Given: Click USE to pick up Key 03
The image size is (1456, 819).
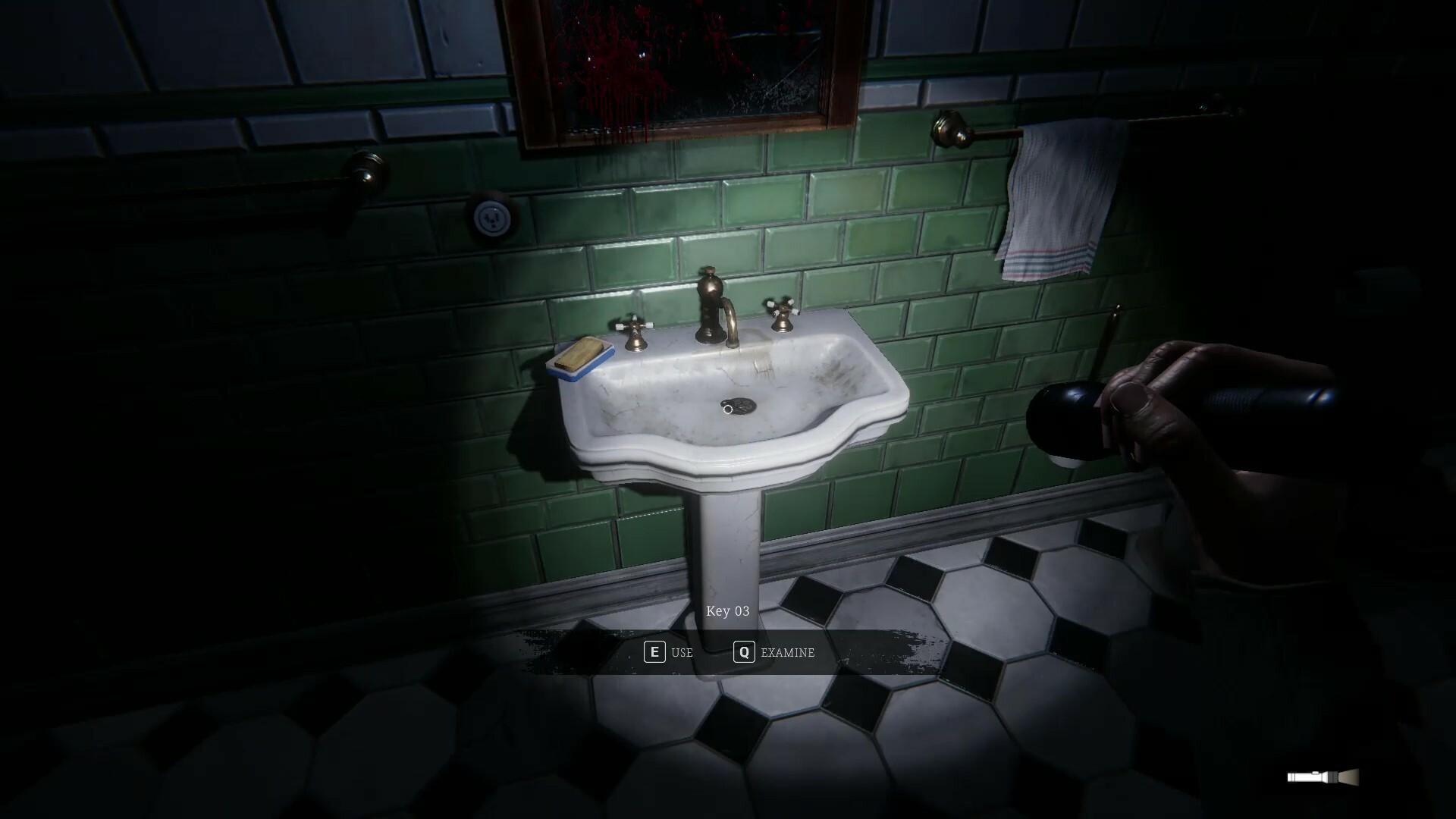Looking at the screenshot, I should [680, 653].
